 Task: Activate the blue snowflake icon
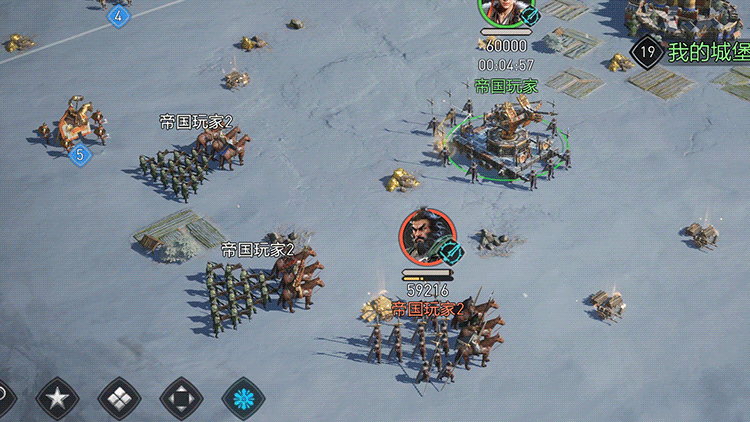[x=243, y=399]
